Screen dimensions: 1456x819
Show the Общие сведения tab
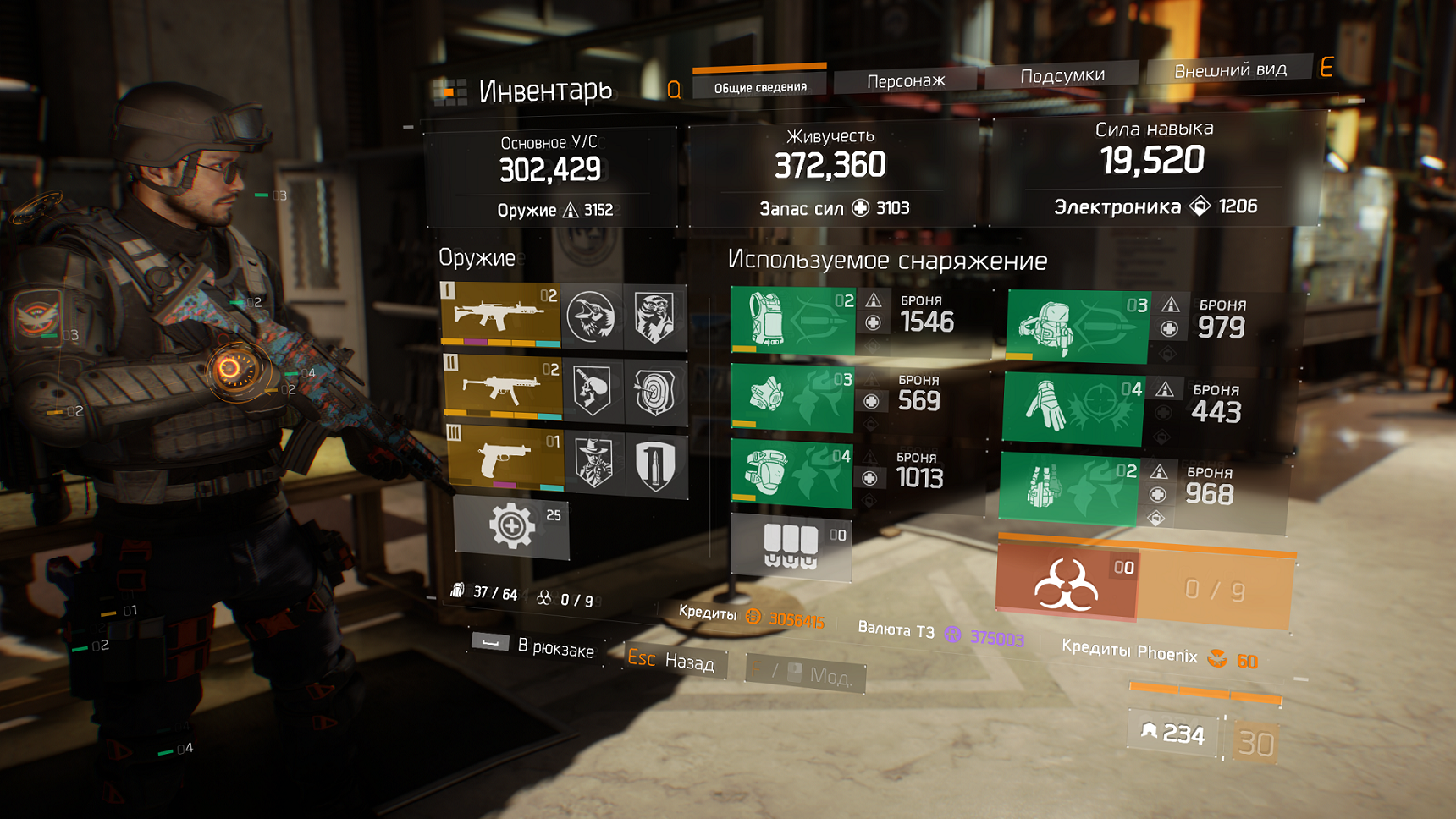(x=759, y=86)
